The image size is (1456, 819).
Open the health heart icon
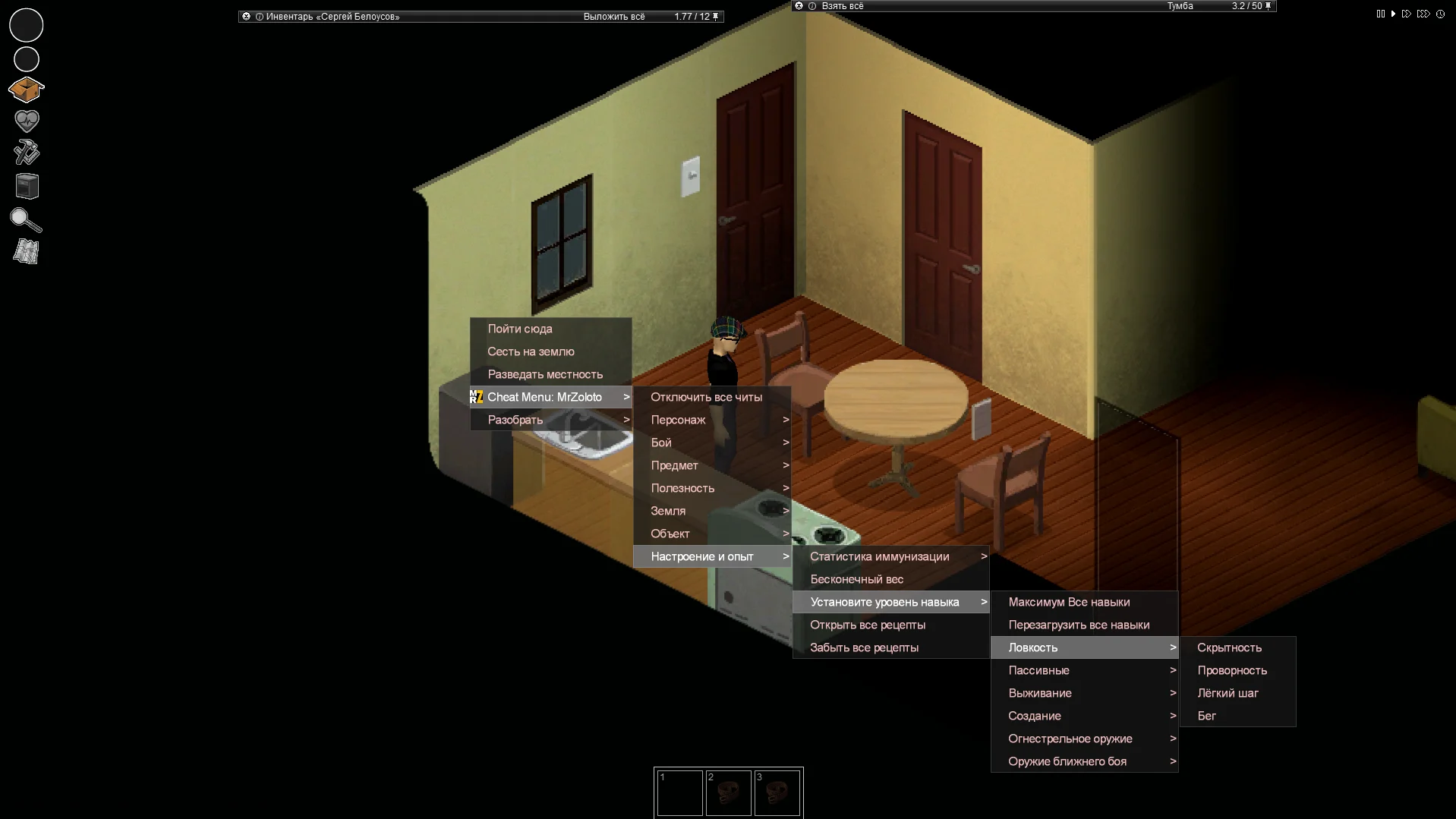[27, 120]
